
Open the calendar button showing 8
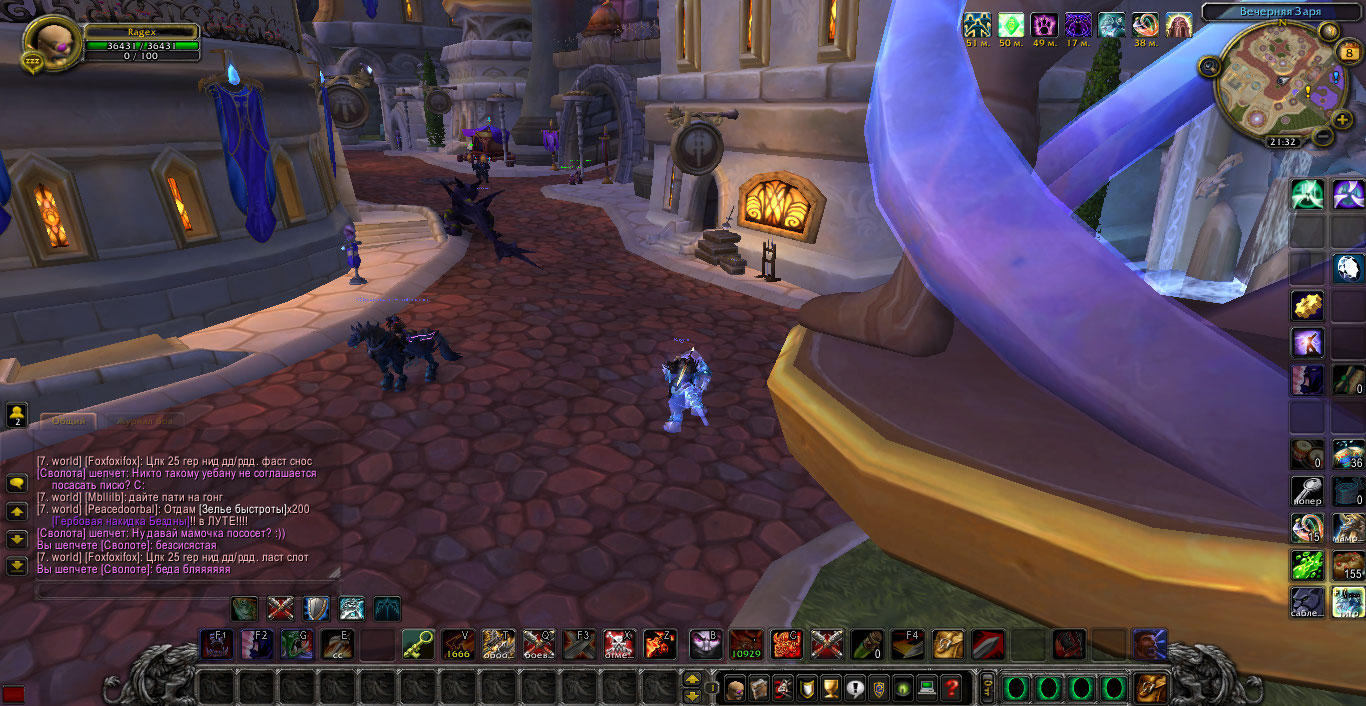point(1347,54)
